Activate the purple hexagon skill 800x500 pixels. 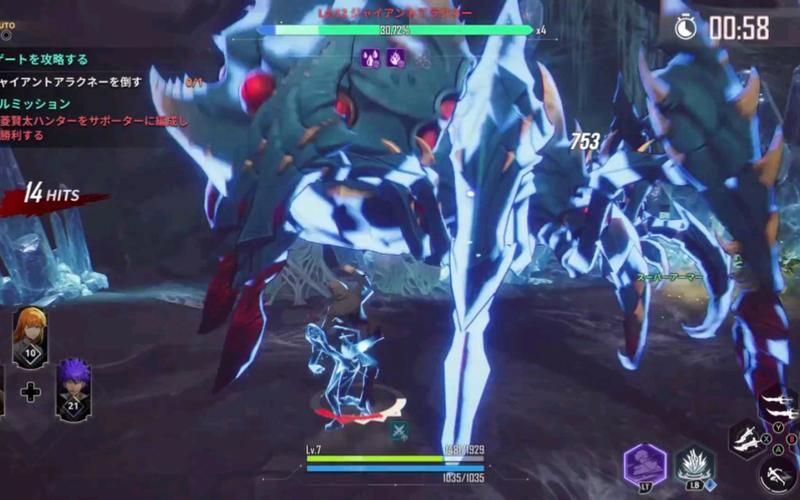645,464
